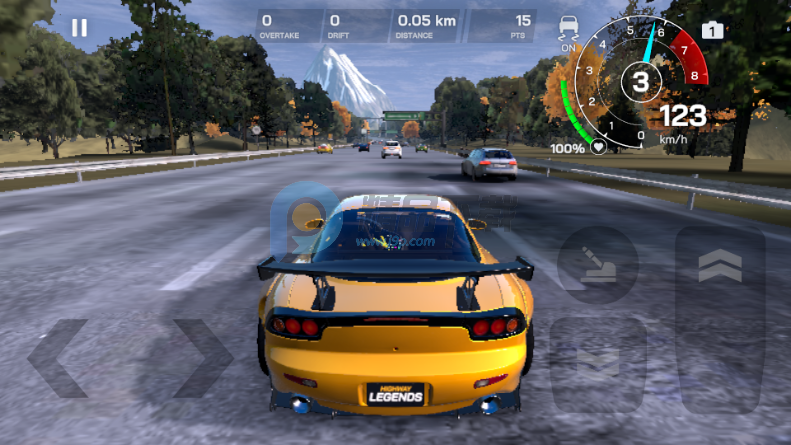This screenshot has width=791, height=445.
Task: Toggle the traction control car icon
Action: coord(569,29)
